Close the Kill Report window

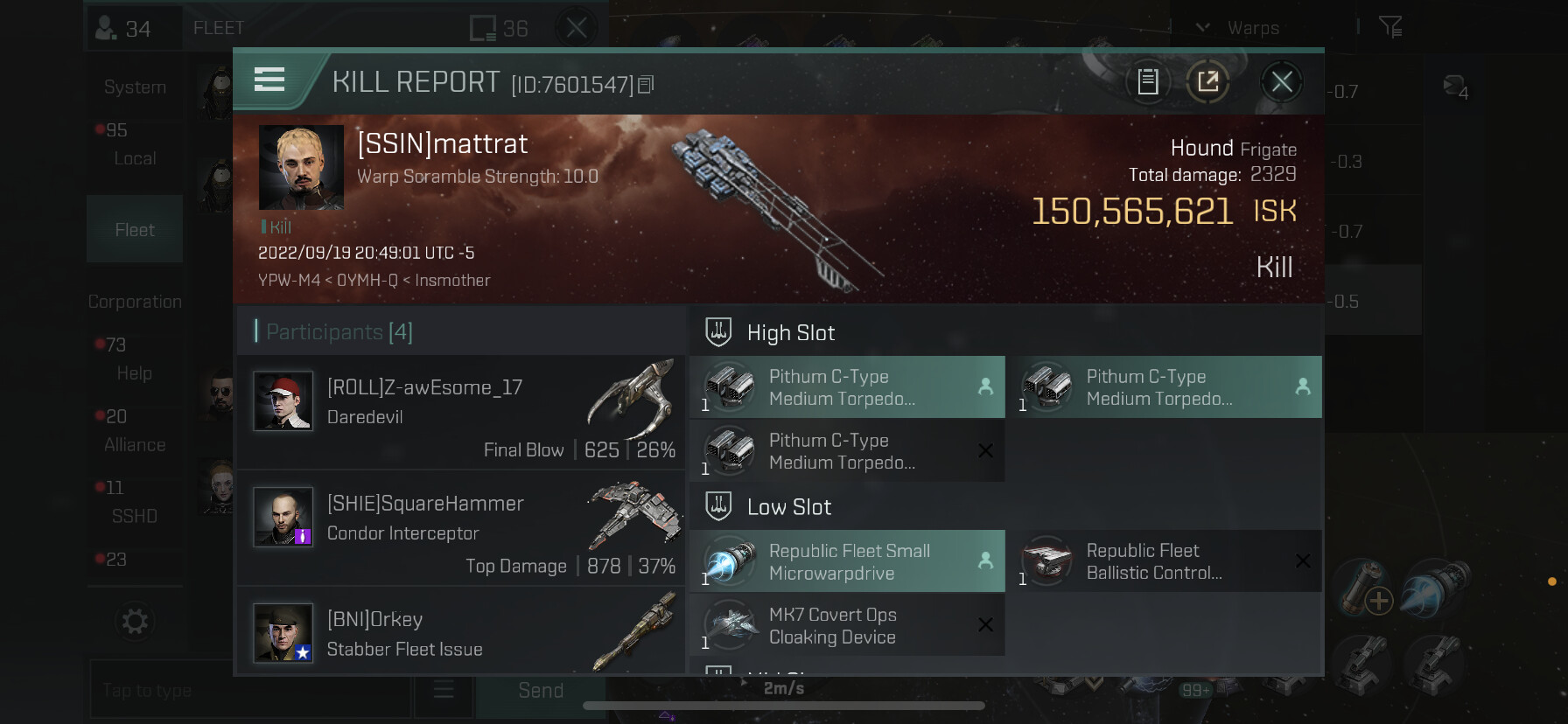(1282, 82)
